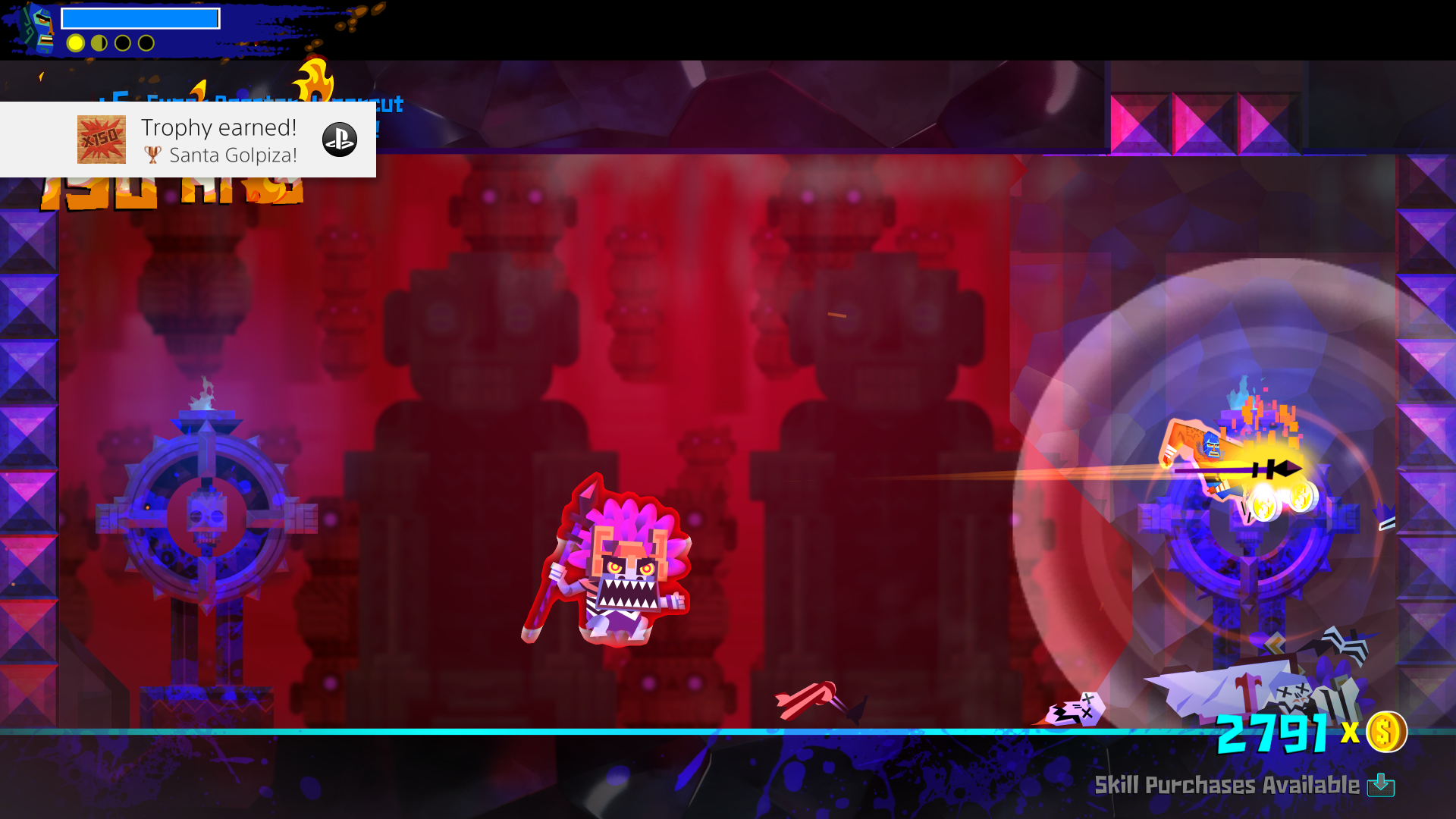Click the gold dollar coin icon
Image resolution: width=1456 pixels, height=819 pixels.
pos(1385,732)
